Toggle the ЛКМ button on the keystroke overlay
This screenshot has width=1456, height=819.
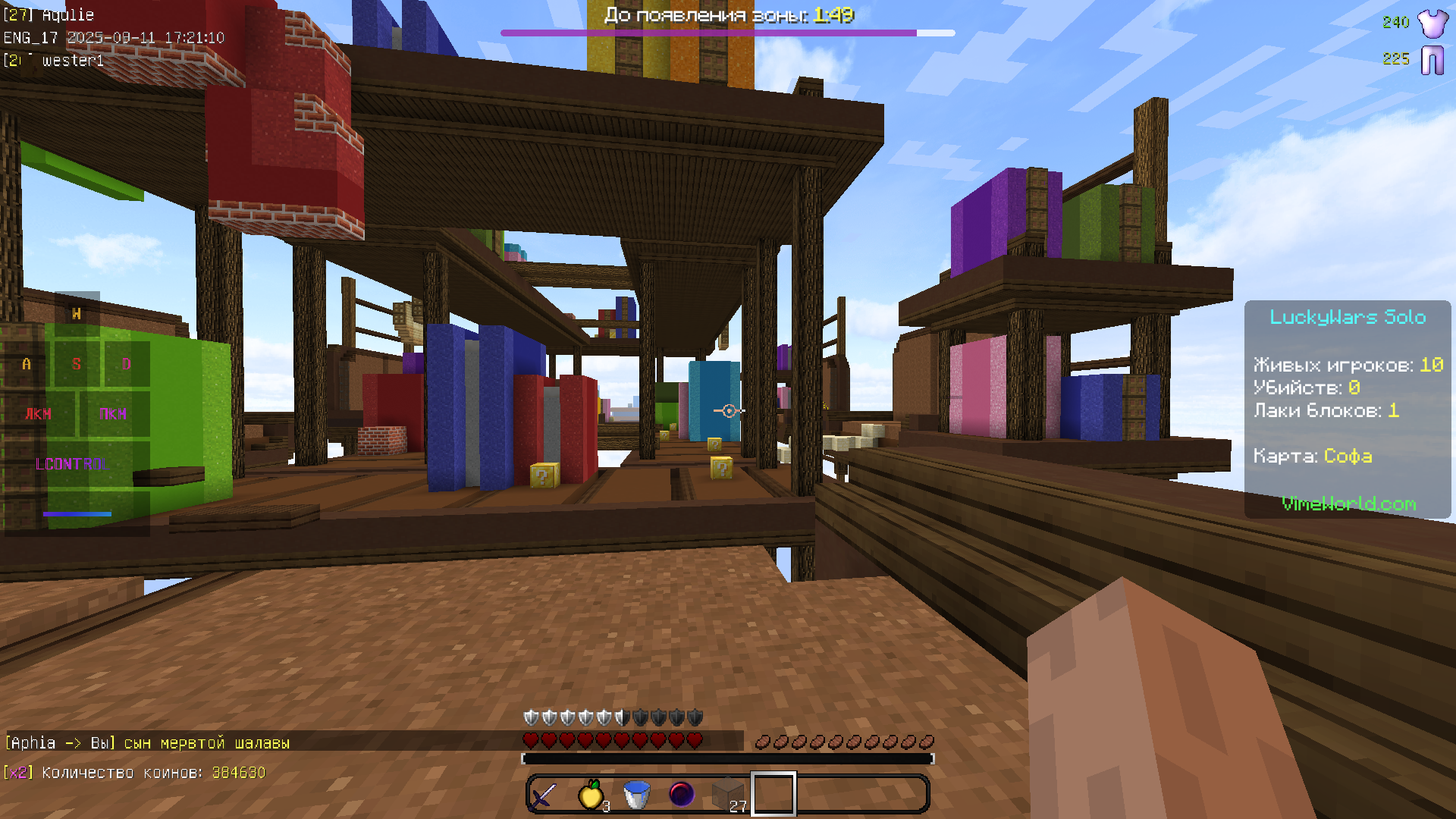pyautogui.click(x=37, y=414)
